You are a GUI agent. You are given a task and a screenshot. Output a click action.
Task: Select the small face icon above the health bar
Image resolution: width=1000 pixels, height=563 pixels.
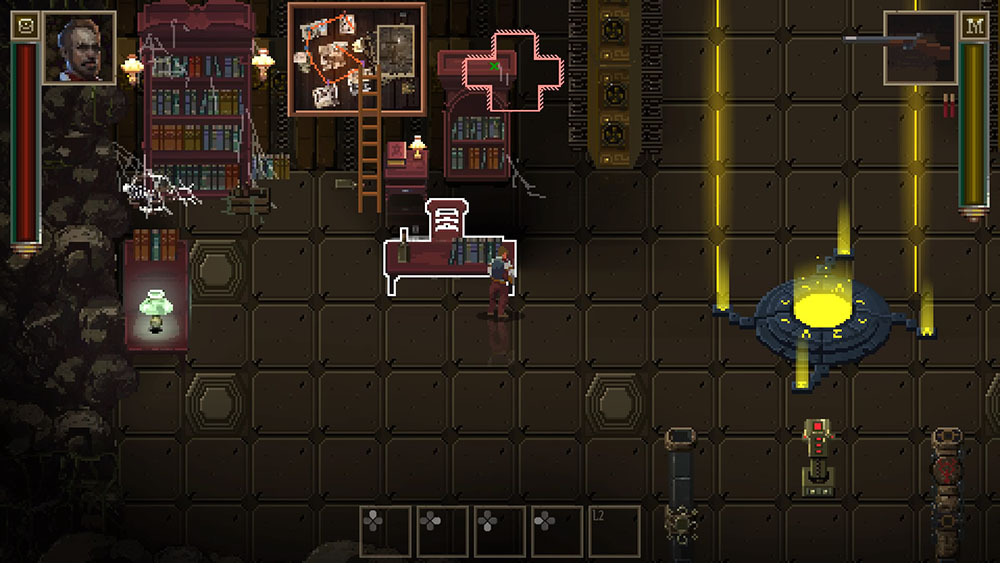click(25, 26)
